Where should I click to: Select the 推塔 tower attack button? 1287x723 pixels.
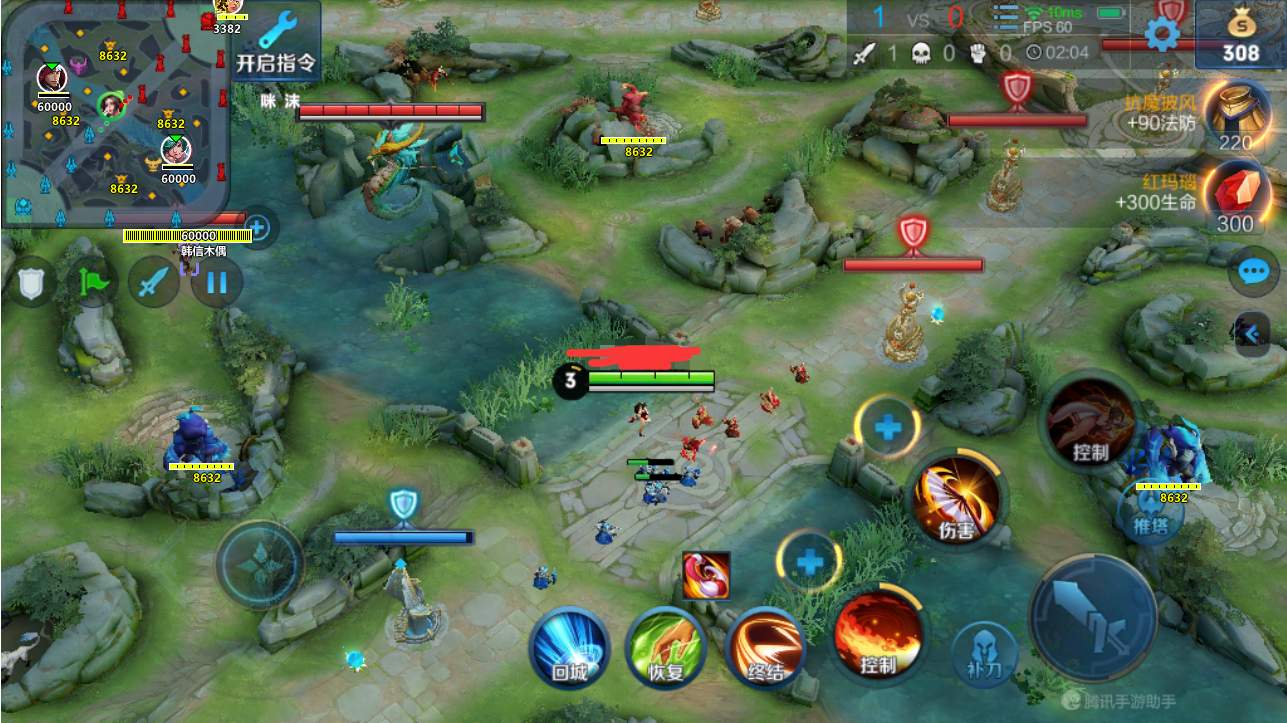[x=1151, y=516]
